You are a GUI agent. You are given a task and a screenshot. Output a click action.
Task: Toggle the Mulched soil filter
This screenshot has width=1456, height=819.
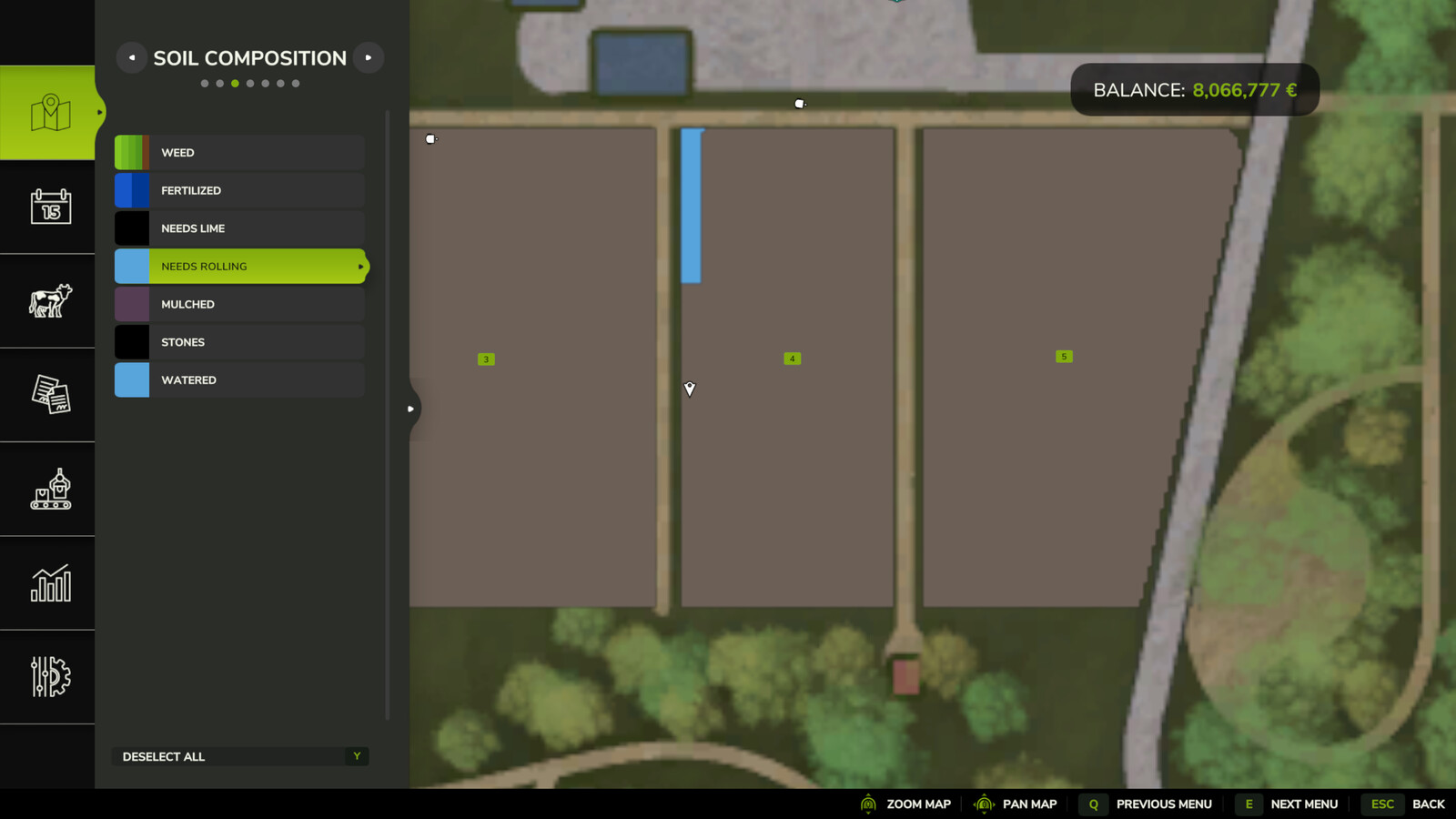(239, 305)
